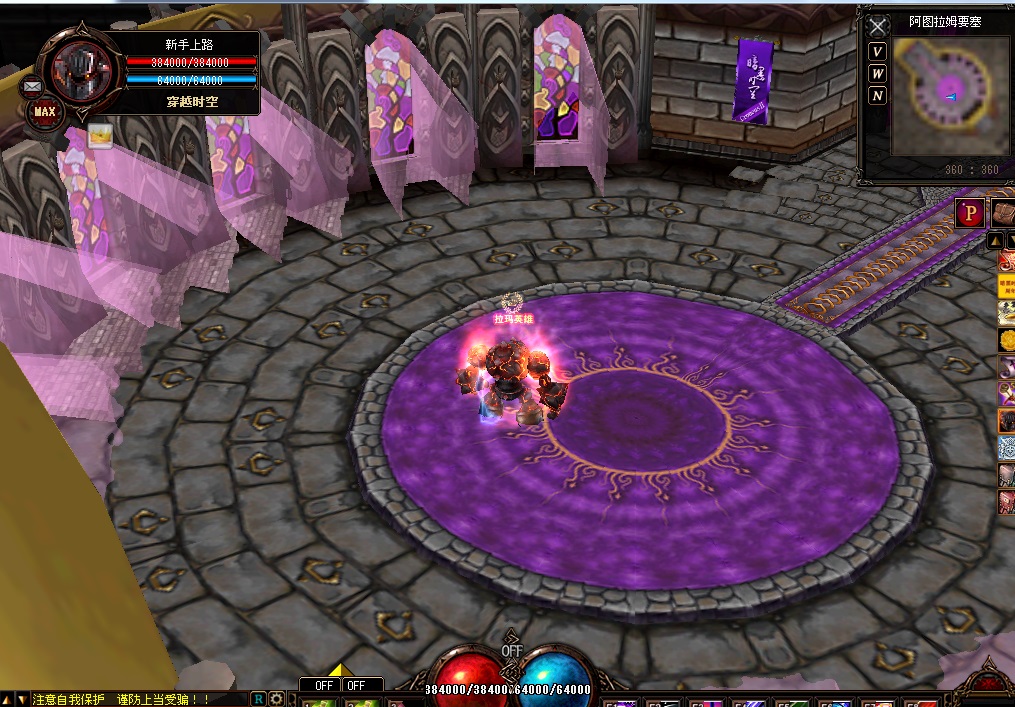Open the mail envelope icon
The height and width of the screenshot is (707, 1015).
tap(30, 87)
